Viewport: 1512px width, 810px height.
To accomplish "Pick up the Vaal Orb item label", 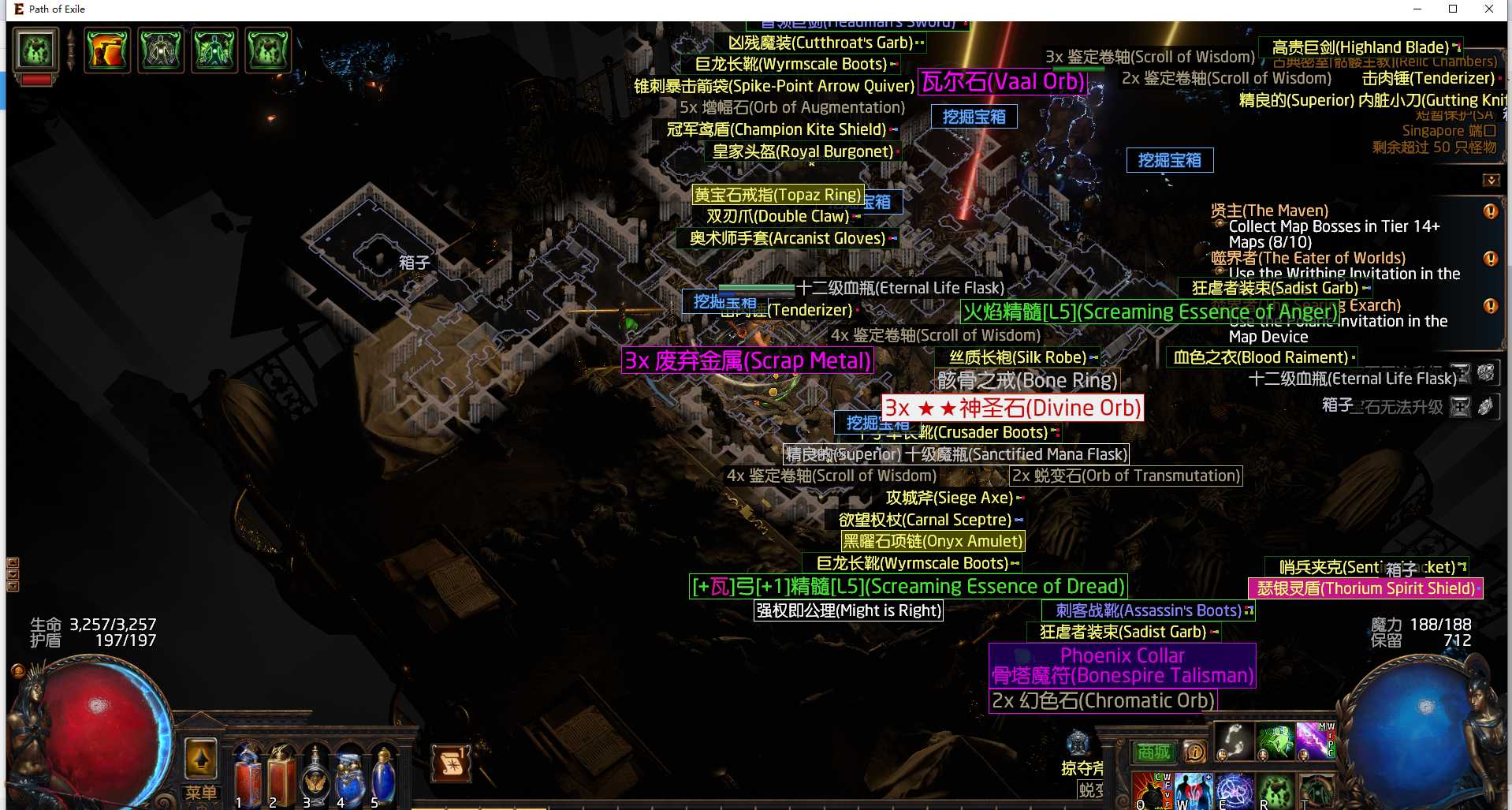I will click(x=1003, y=82).
